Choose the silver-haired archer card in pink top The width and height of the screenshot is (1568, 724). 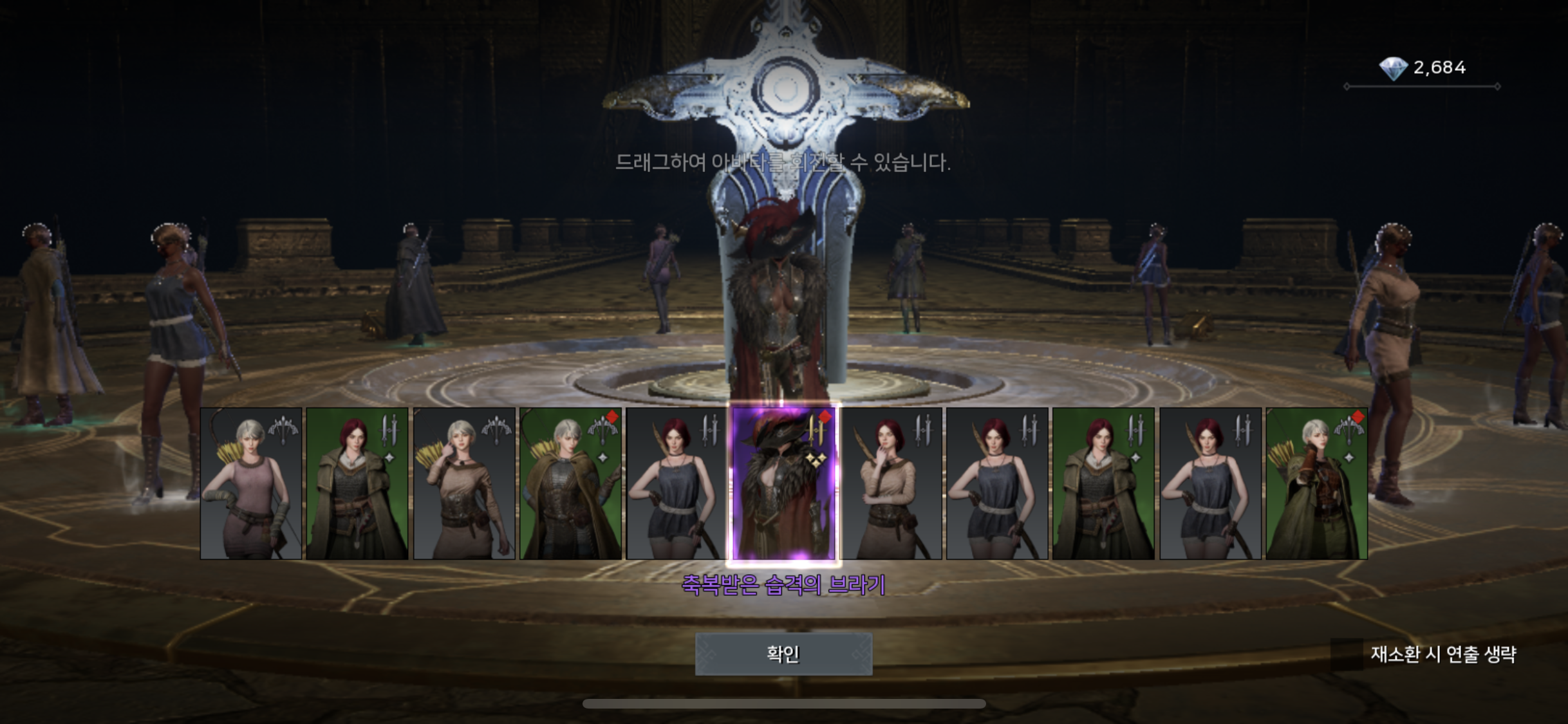tap(251, 483)
